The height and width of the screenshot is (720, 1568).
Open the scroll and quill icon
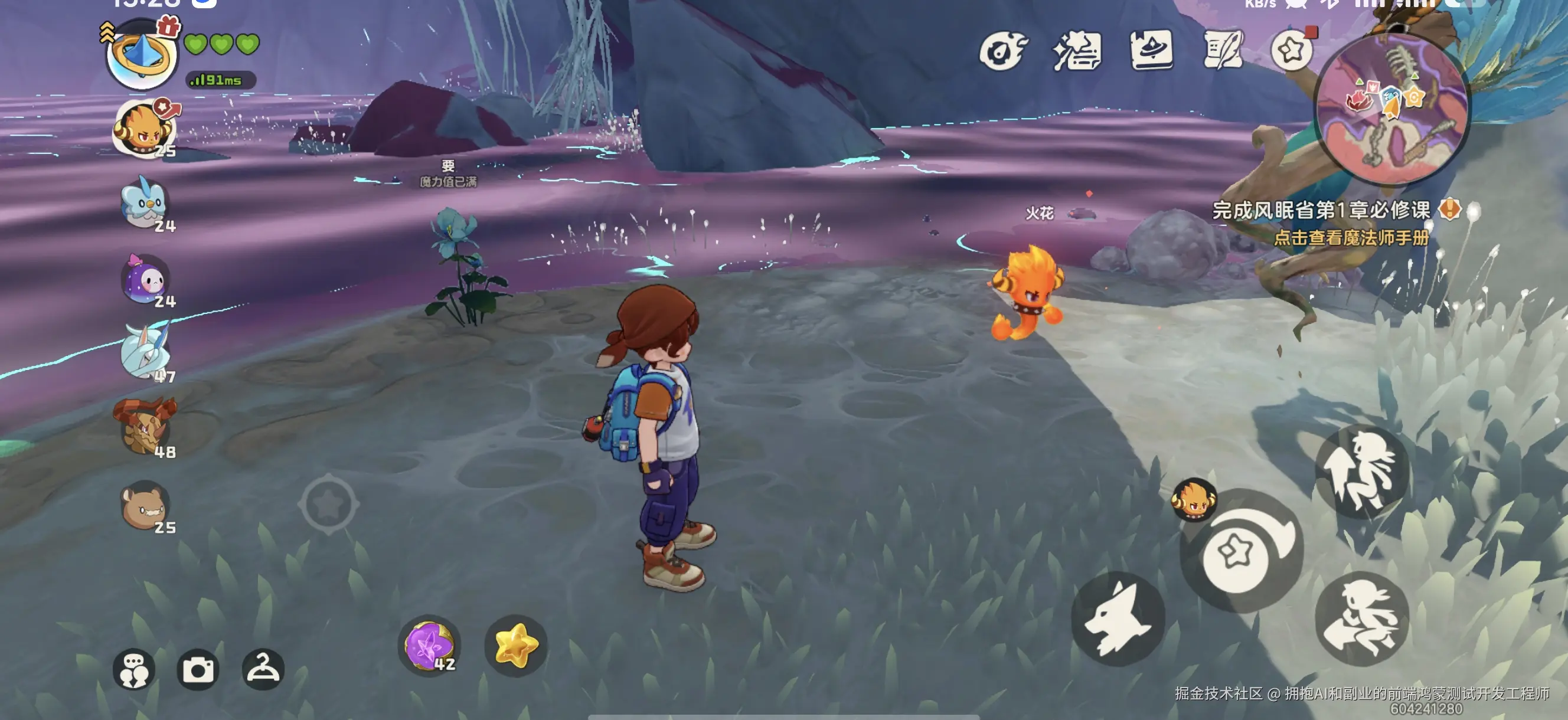[1222, 51]
